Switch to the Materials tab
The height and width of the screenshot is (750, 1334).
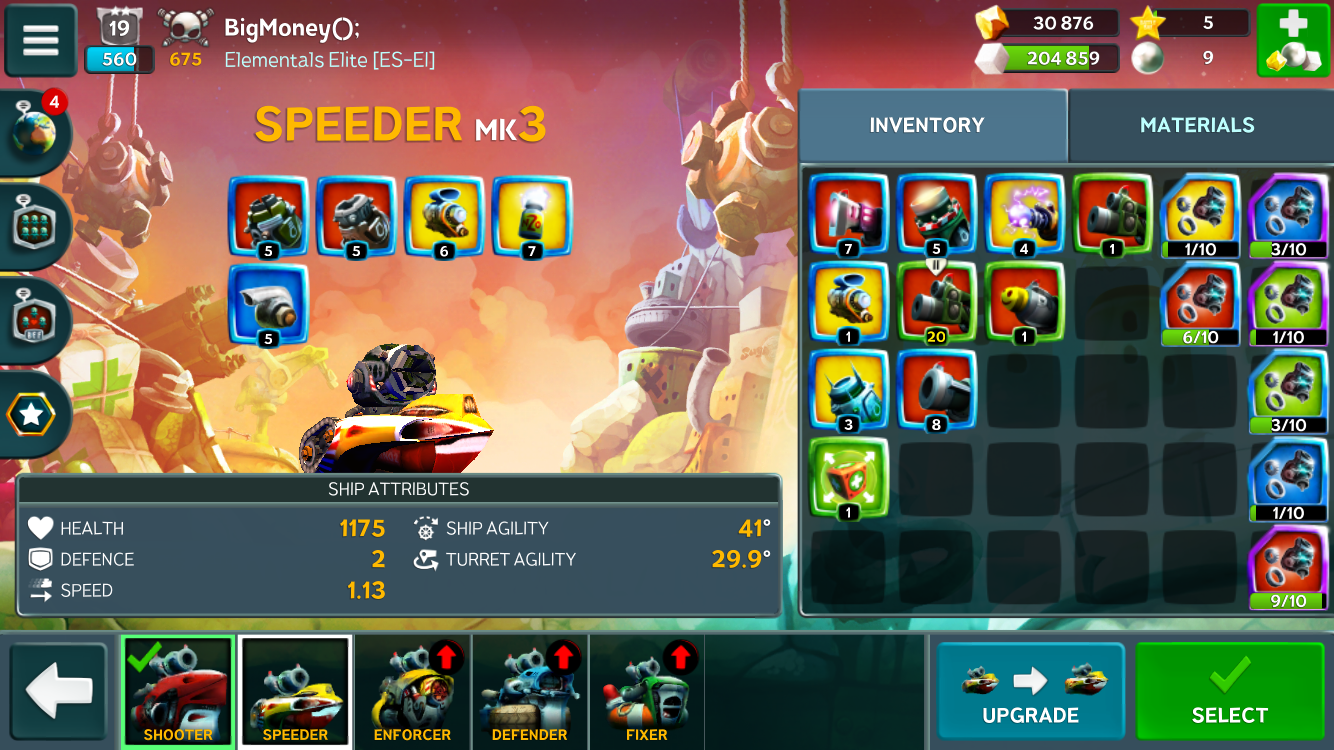1197,125
